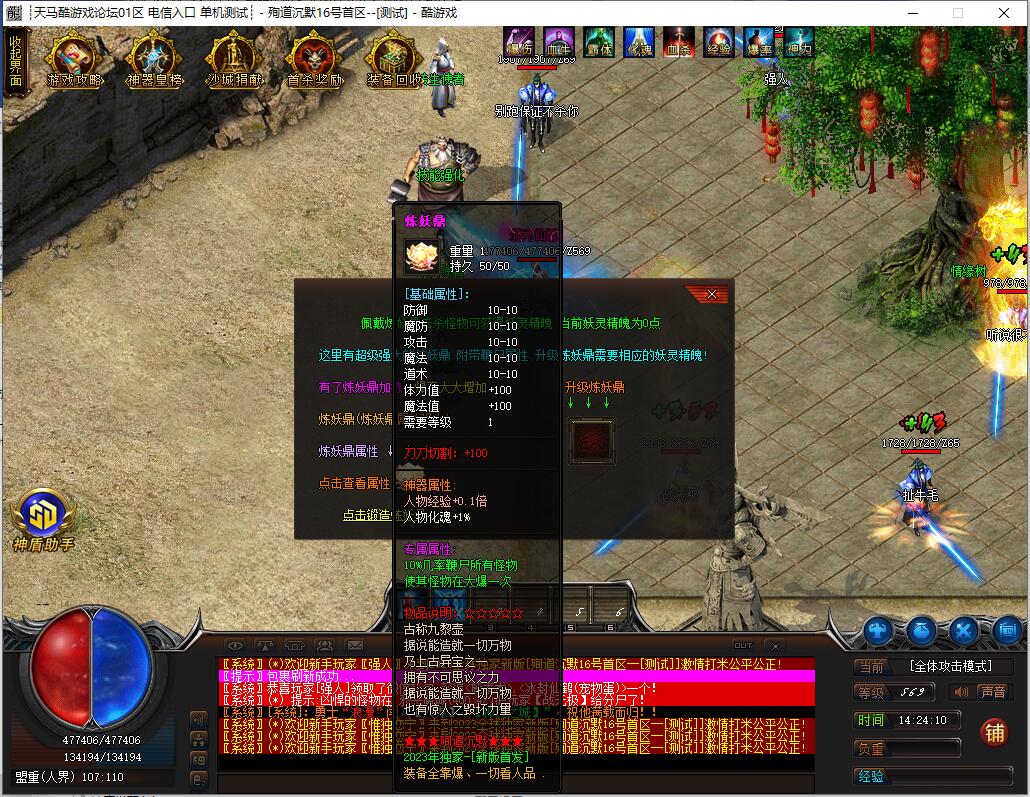1030x797 pixels.
Task: Close the game window
Action: pos(1004,13)
